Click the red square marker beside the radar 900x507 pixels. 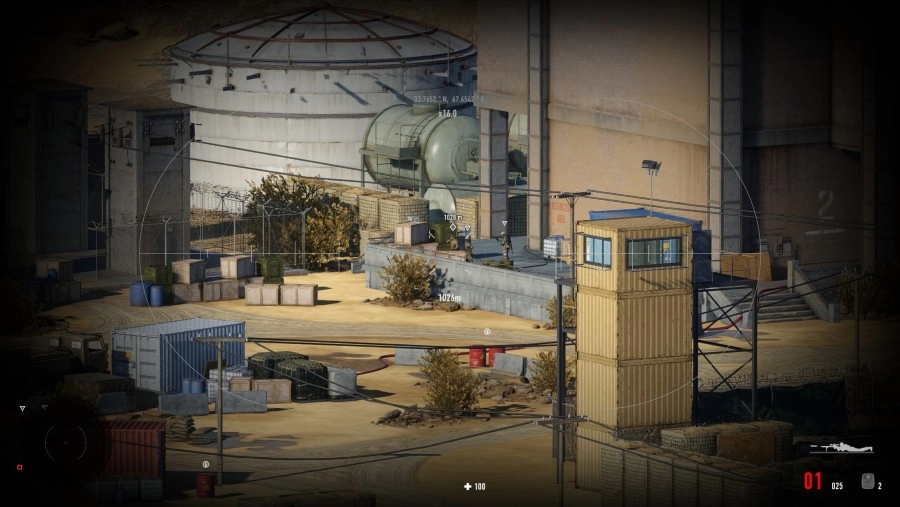[x=19, y=467]
